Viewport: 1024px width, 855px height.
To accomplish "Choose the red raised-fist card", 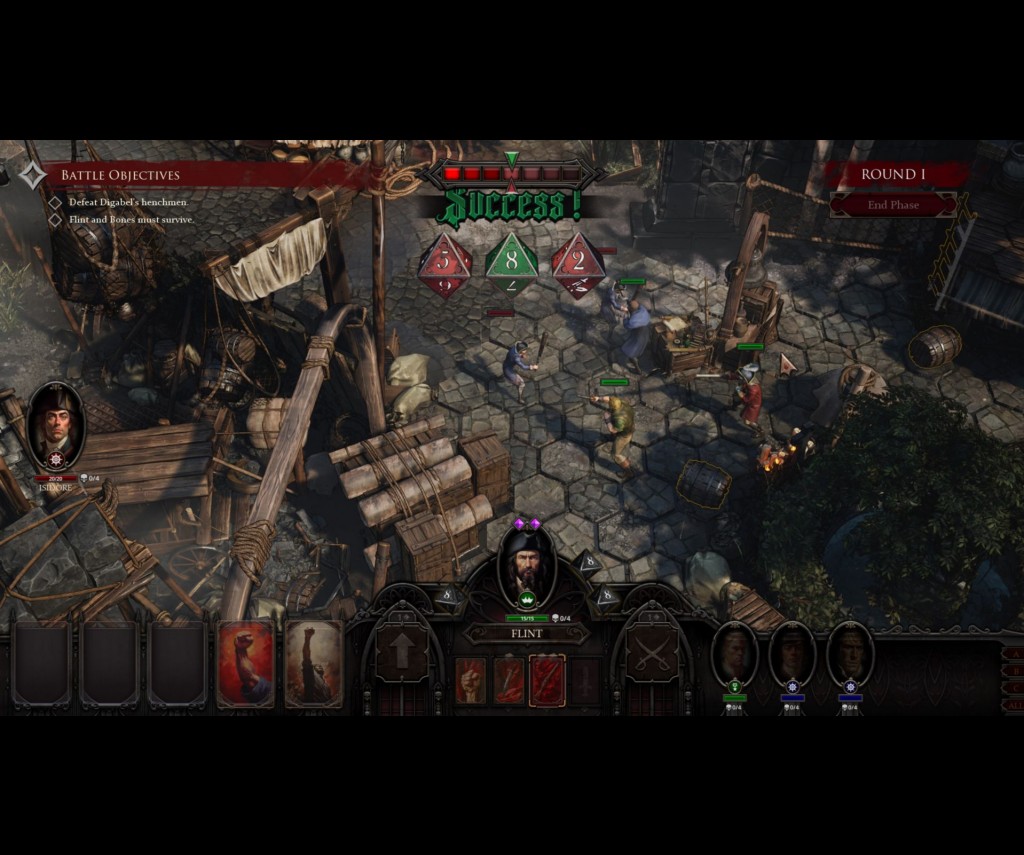I will [x=246, y=663].
